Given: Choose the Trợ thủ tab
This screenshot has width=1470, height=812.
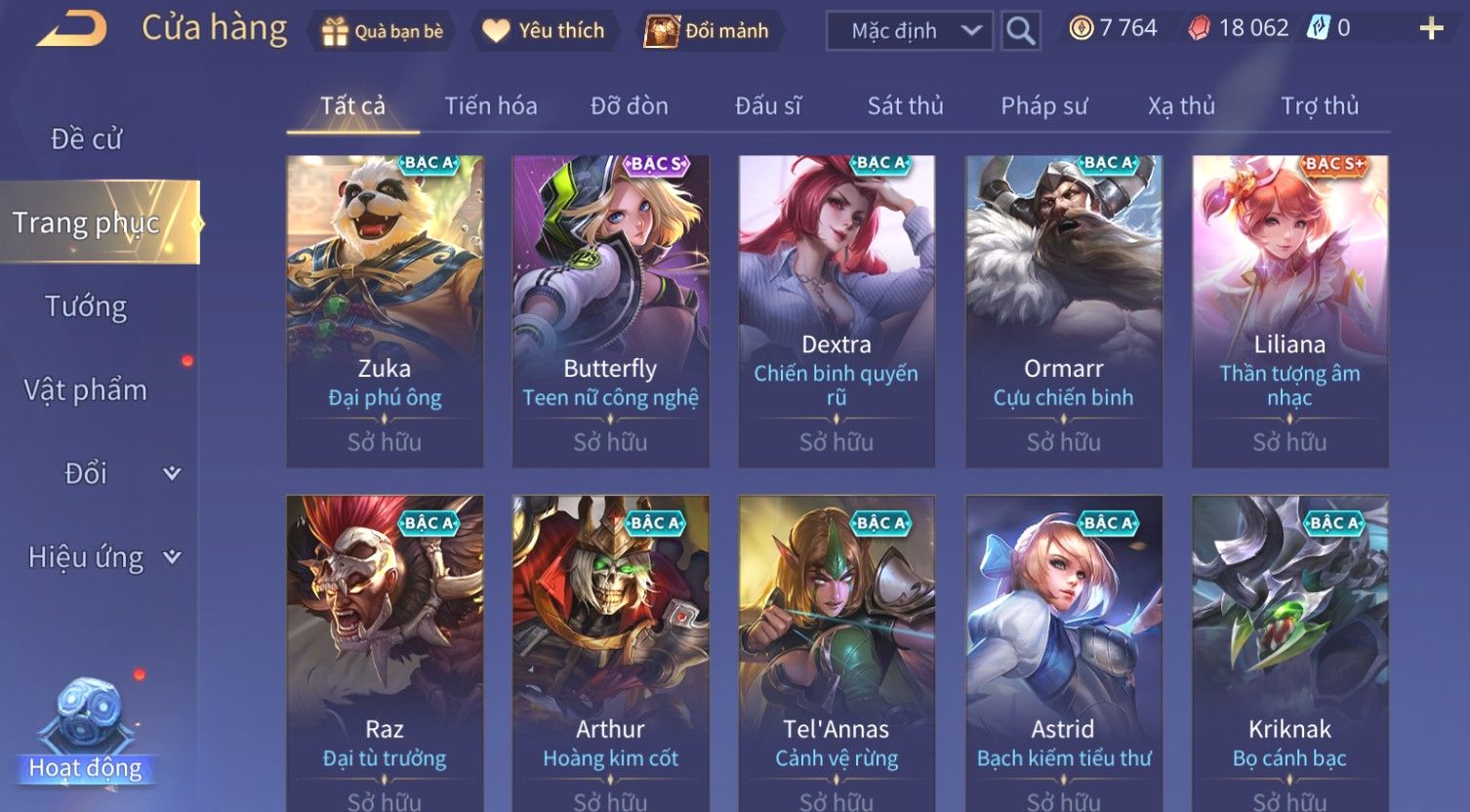Looking at the screenshot, I should coord(1320,105).
